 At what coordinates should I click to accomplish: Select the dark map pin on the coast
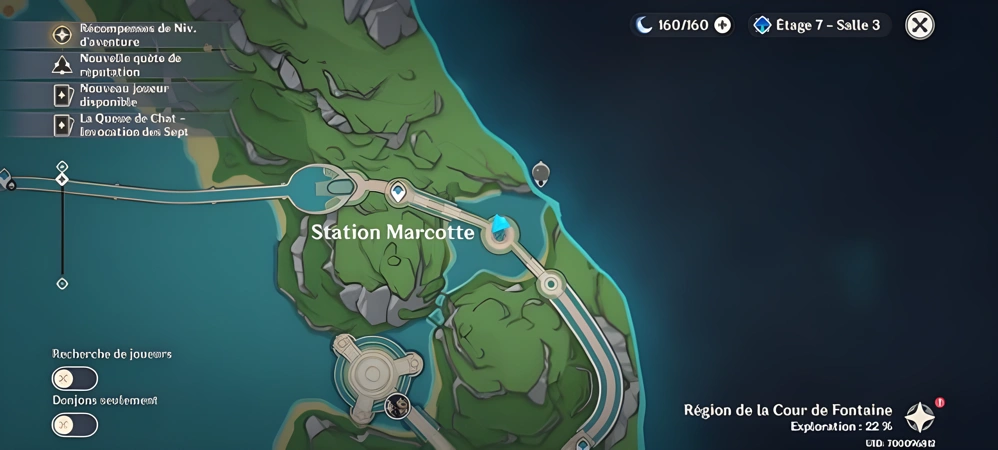coord(540,174)
